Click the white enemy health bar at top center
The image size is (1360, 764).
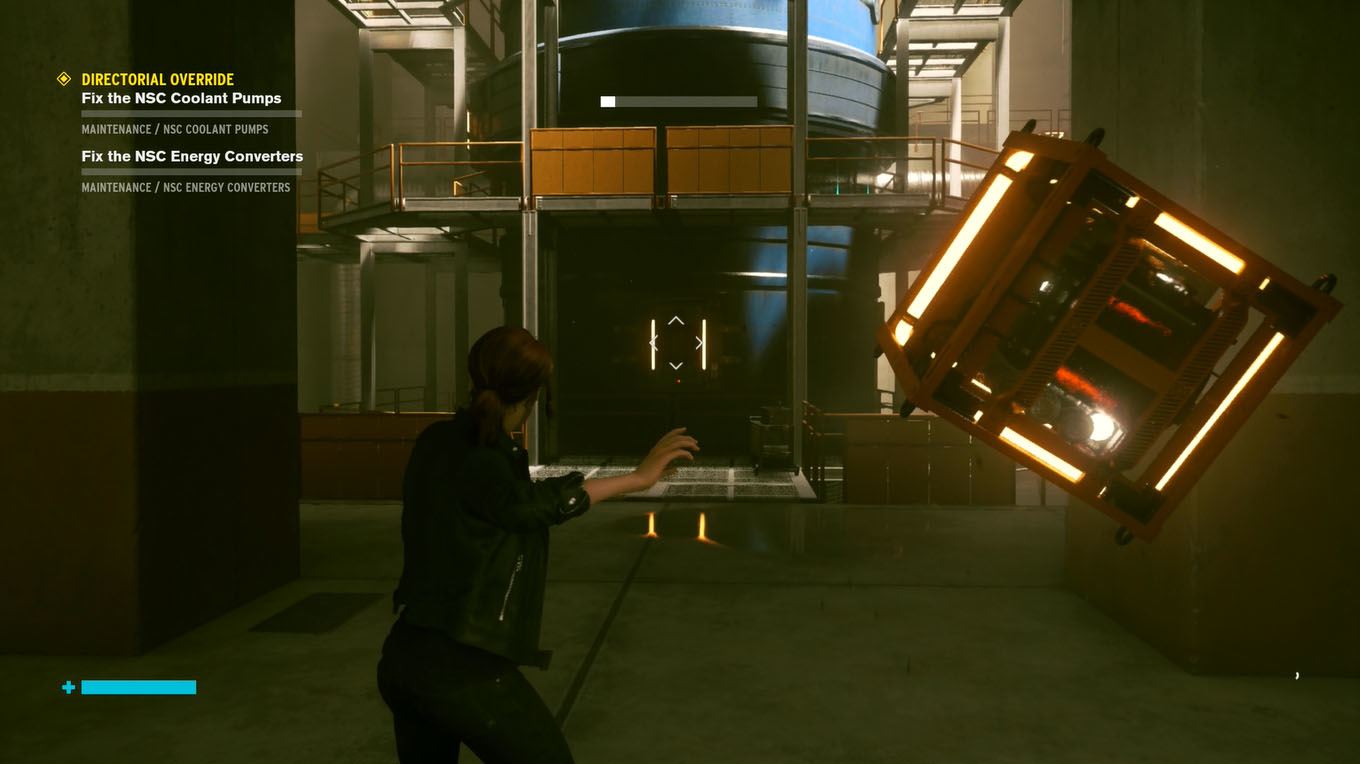coord(680,100)
